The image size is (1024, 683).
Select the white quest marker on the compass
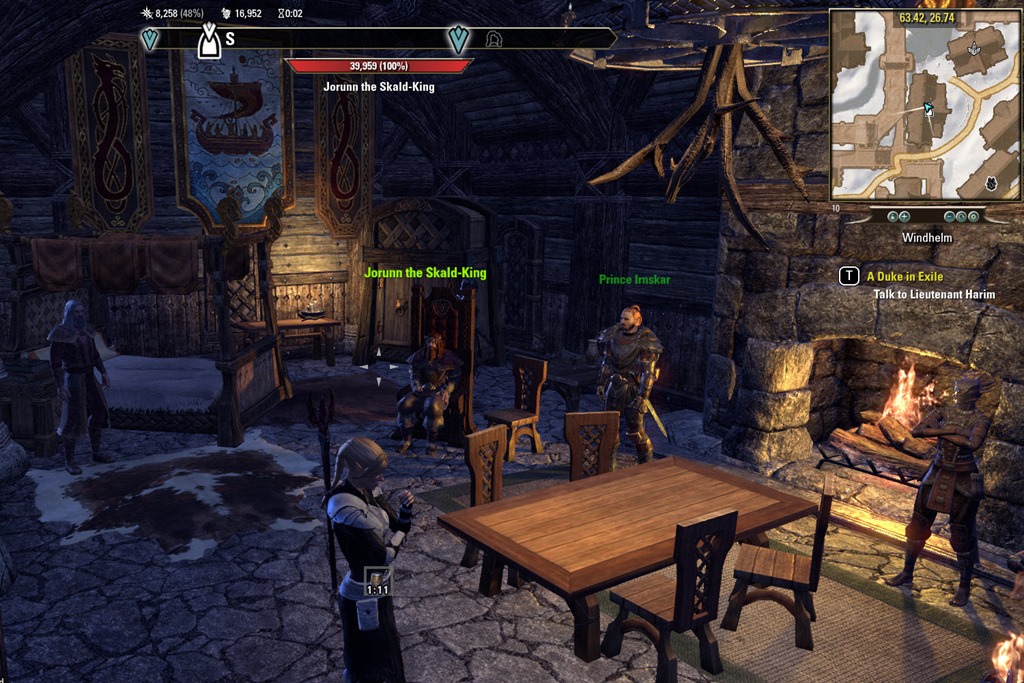click(208, 40)
